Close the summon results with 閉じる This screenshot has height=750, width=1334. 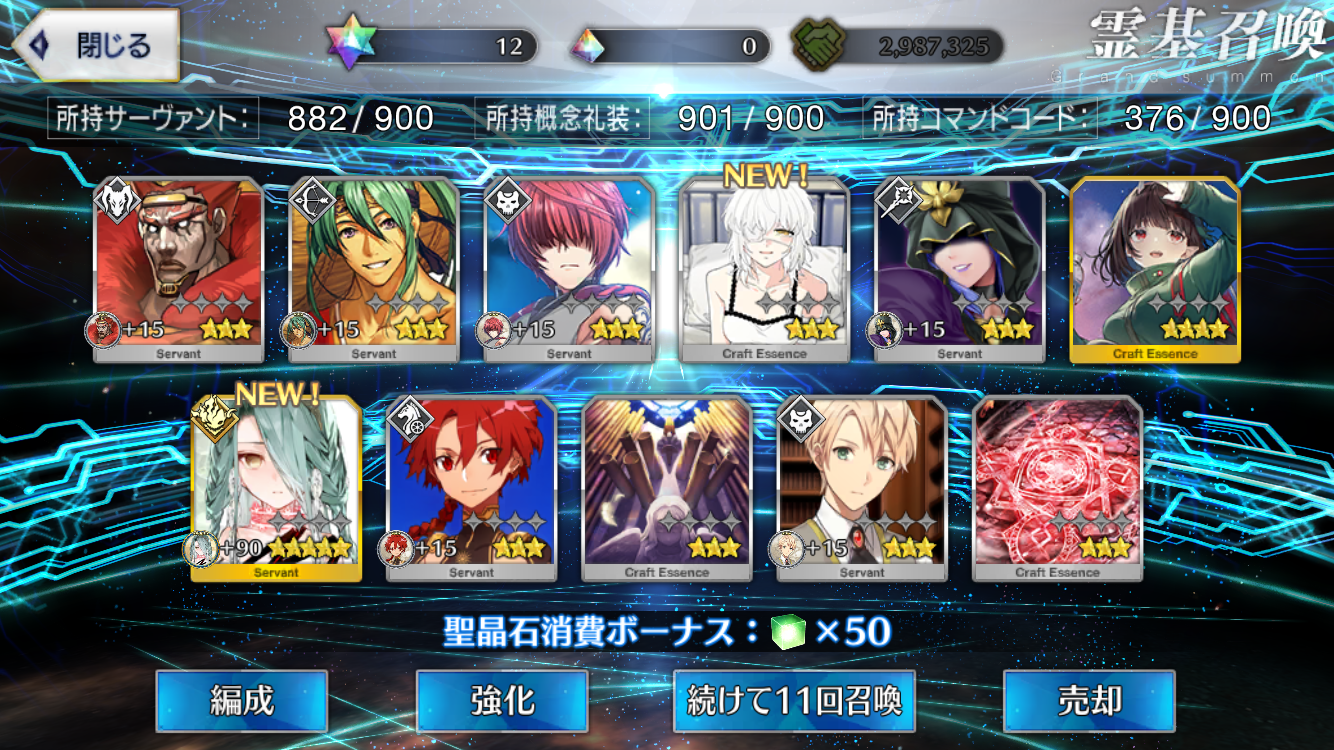pyautogui.click(x=97, y=46)
